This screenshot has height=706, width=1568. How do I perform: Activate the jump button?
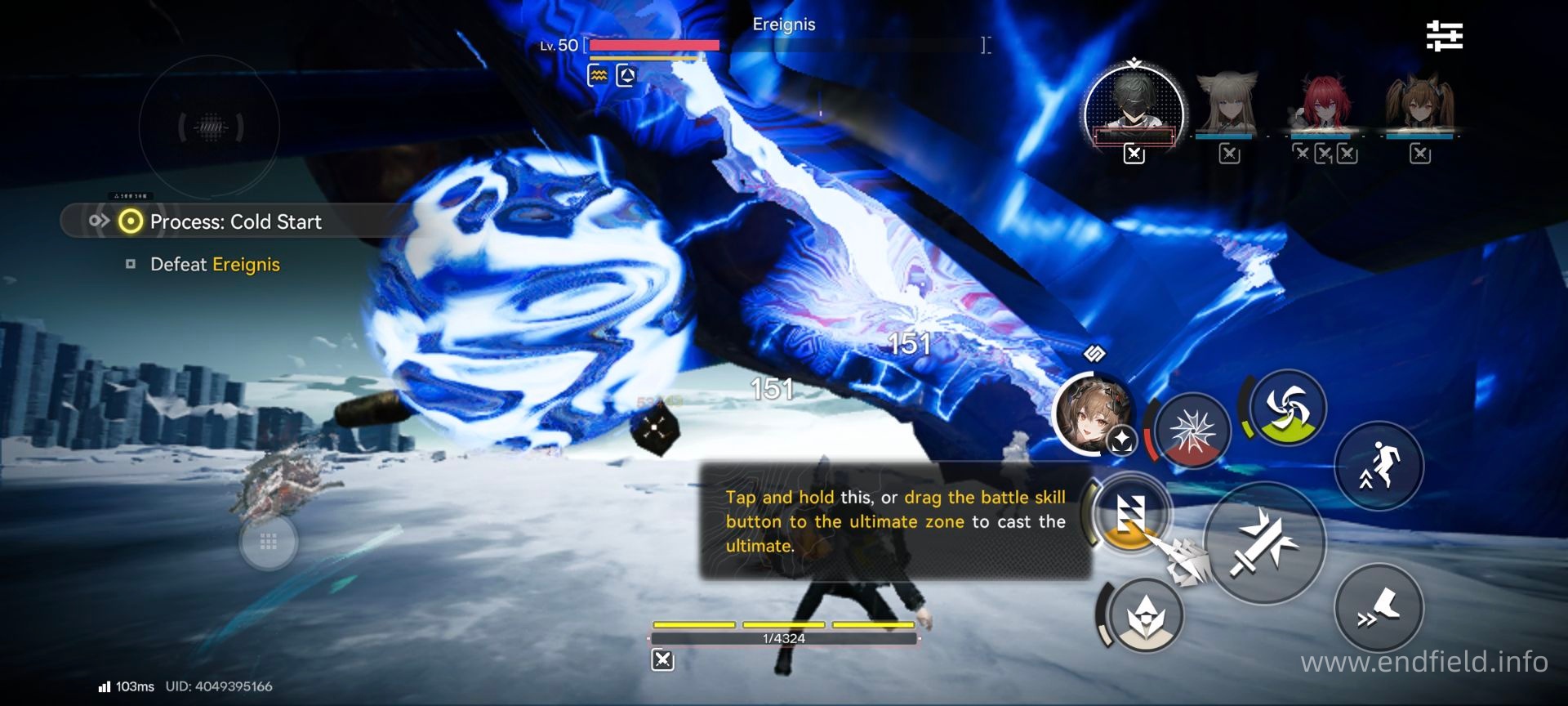click(x=1379, y=467)
